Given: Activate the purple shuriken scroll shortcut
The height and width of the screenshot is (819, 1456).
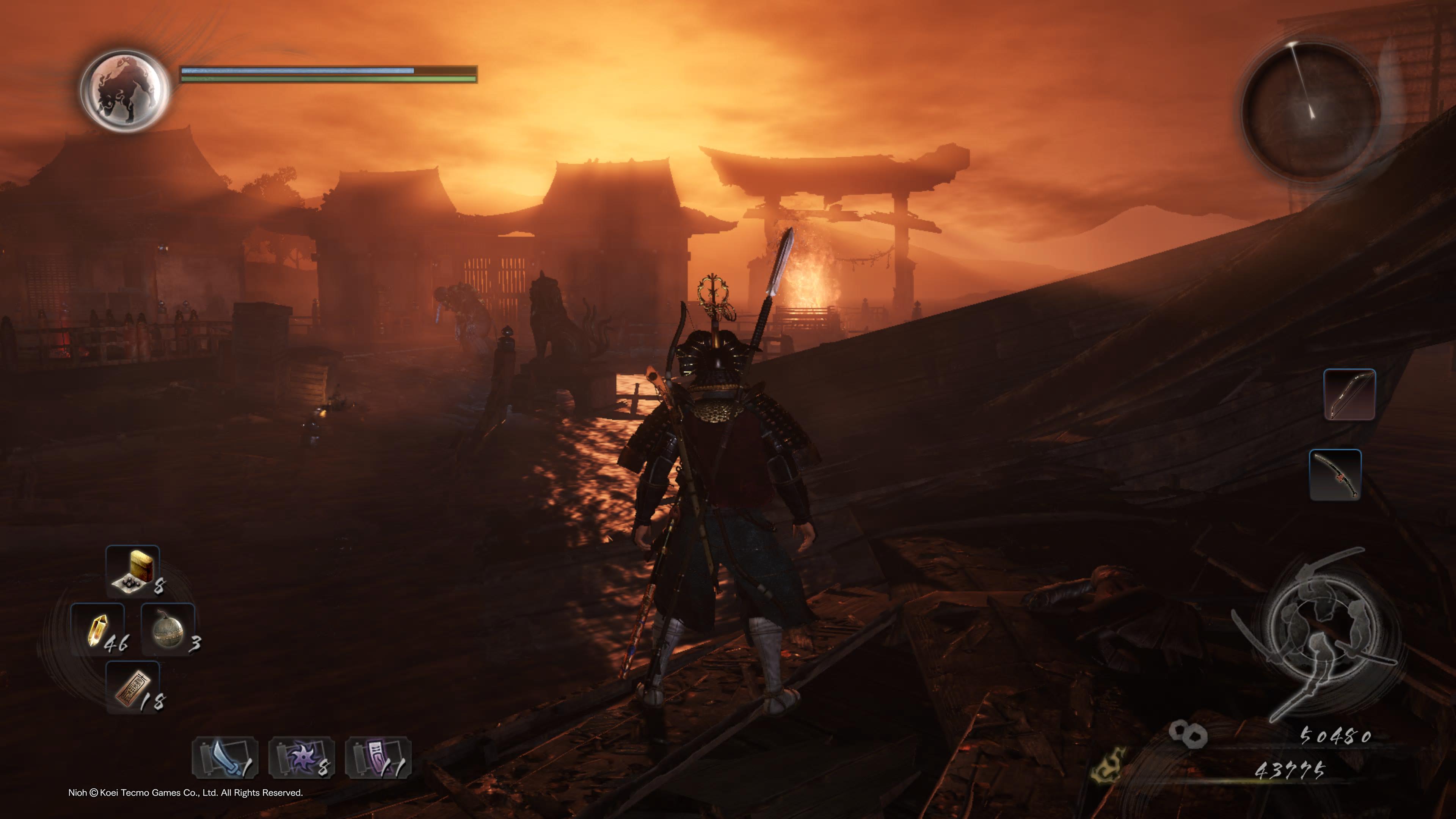Looking at the screenshot, I should (301, 758).
